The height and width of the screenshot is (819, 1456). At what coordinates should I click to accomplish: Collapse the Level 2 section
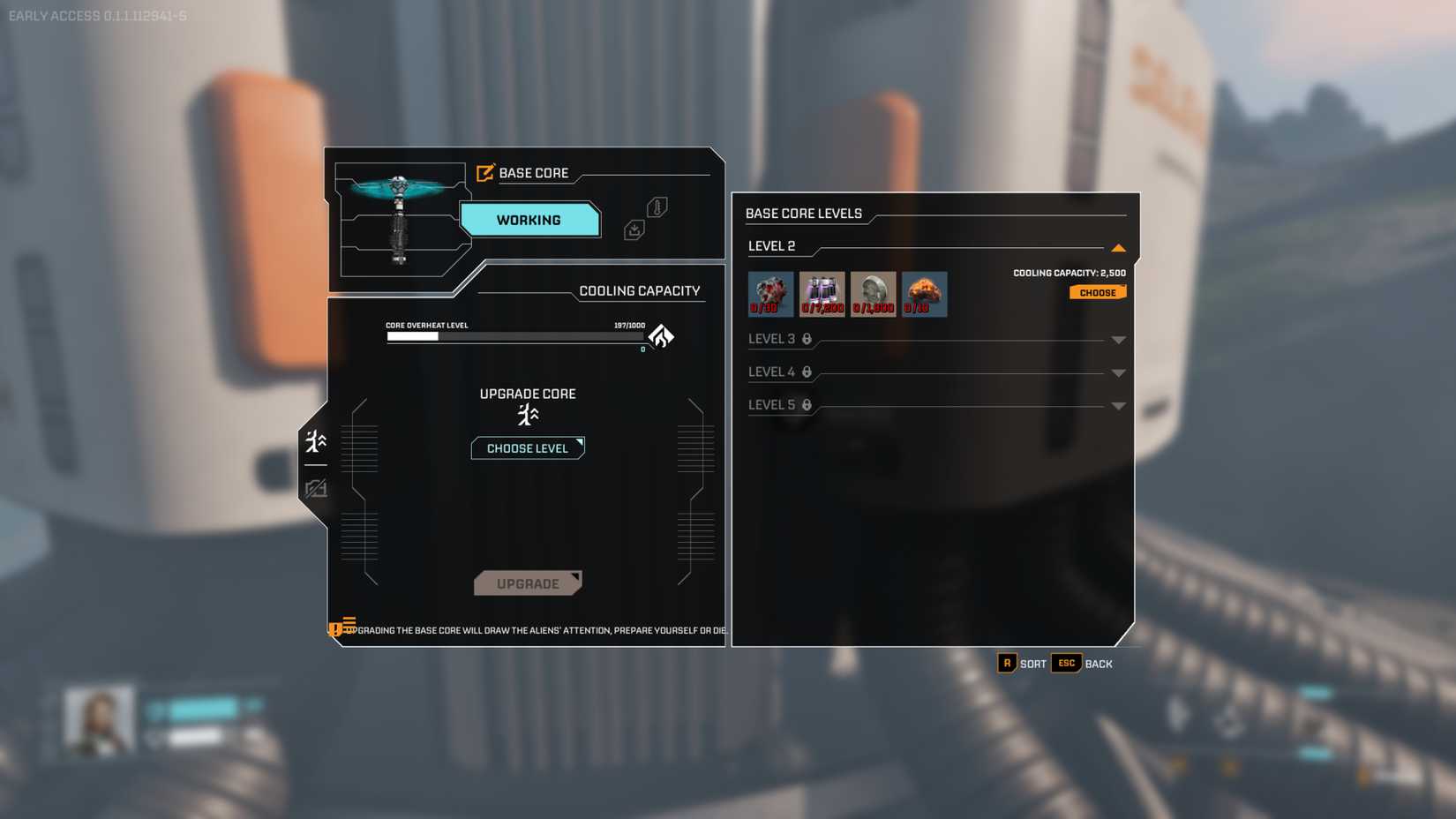[1119, 247]
